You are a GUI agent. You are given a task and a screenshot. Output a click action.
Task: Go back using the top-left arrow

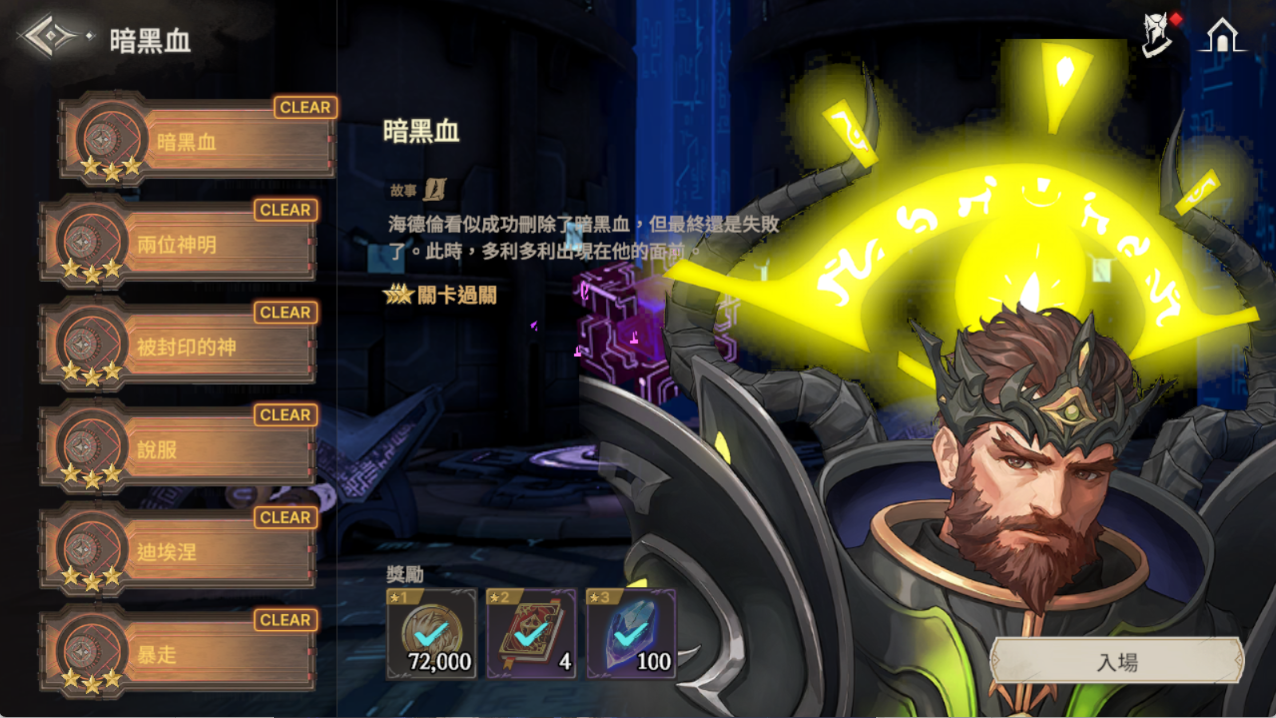tap(52, 38)
